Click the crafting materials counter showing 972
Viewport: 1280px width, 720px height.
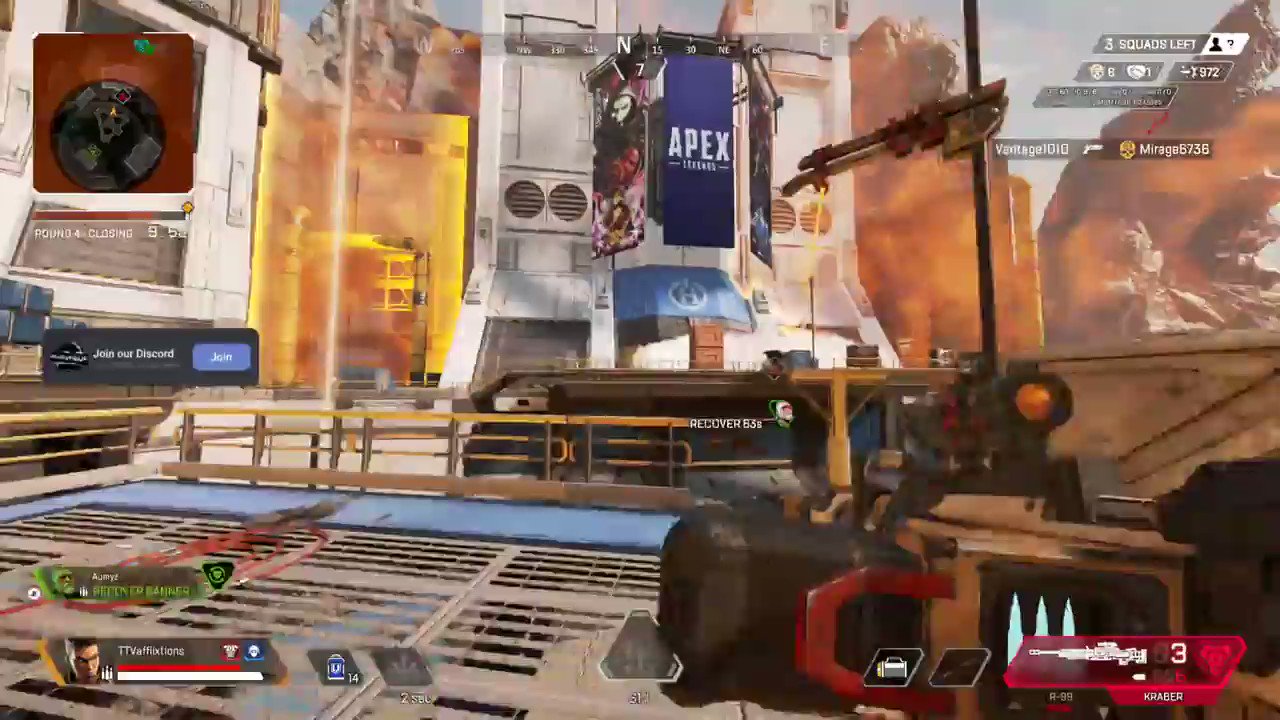1203,72
